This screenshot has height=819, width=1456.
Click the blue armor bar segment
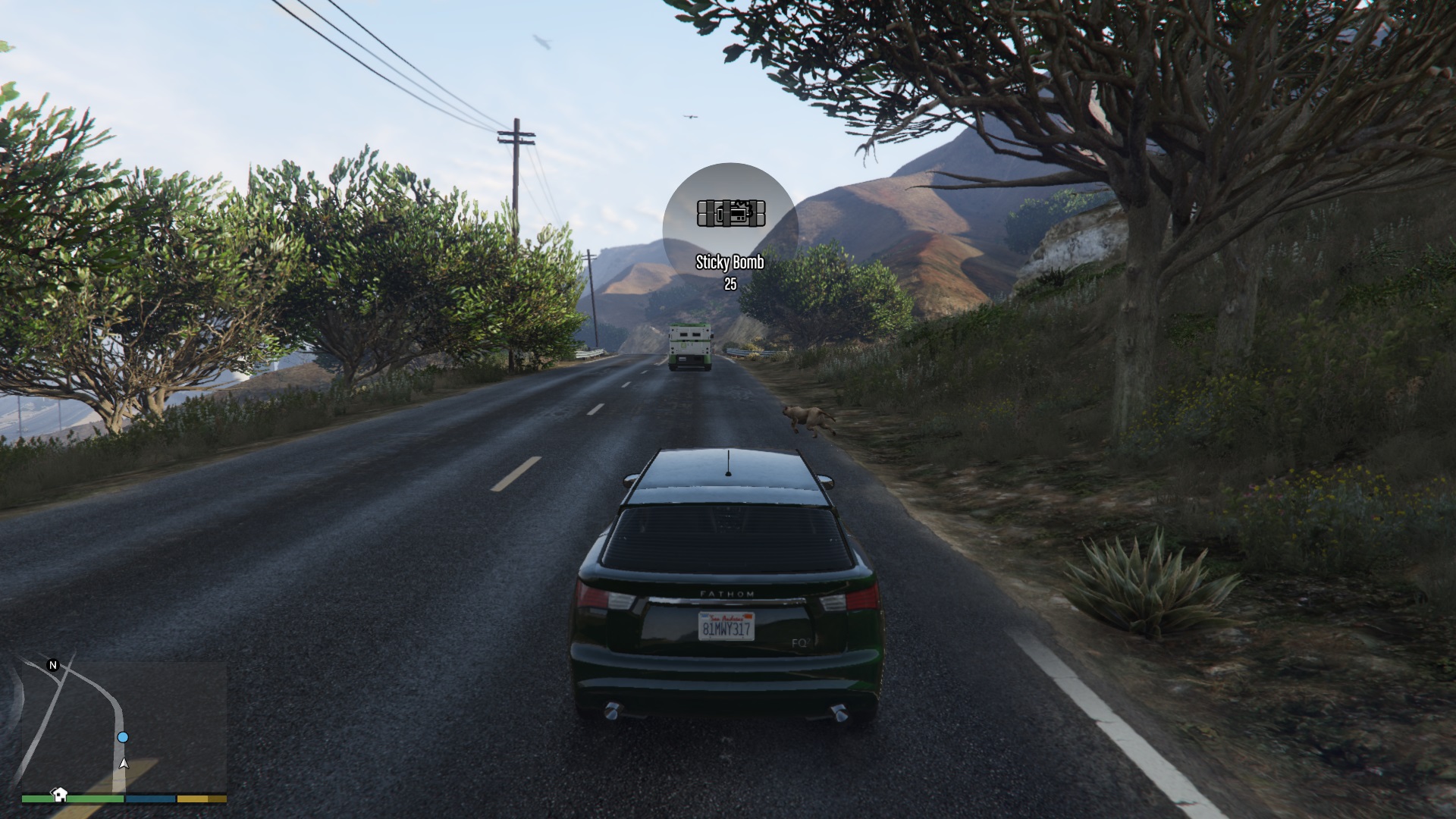(152, 799)
